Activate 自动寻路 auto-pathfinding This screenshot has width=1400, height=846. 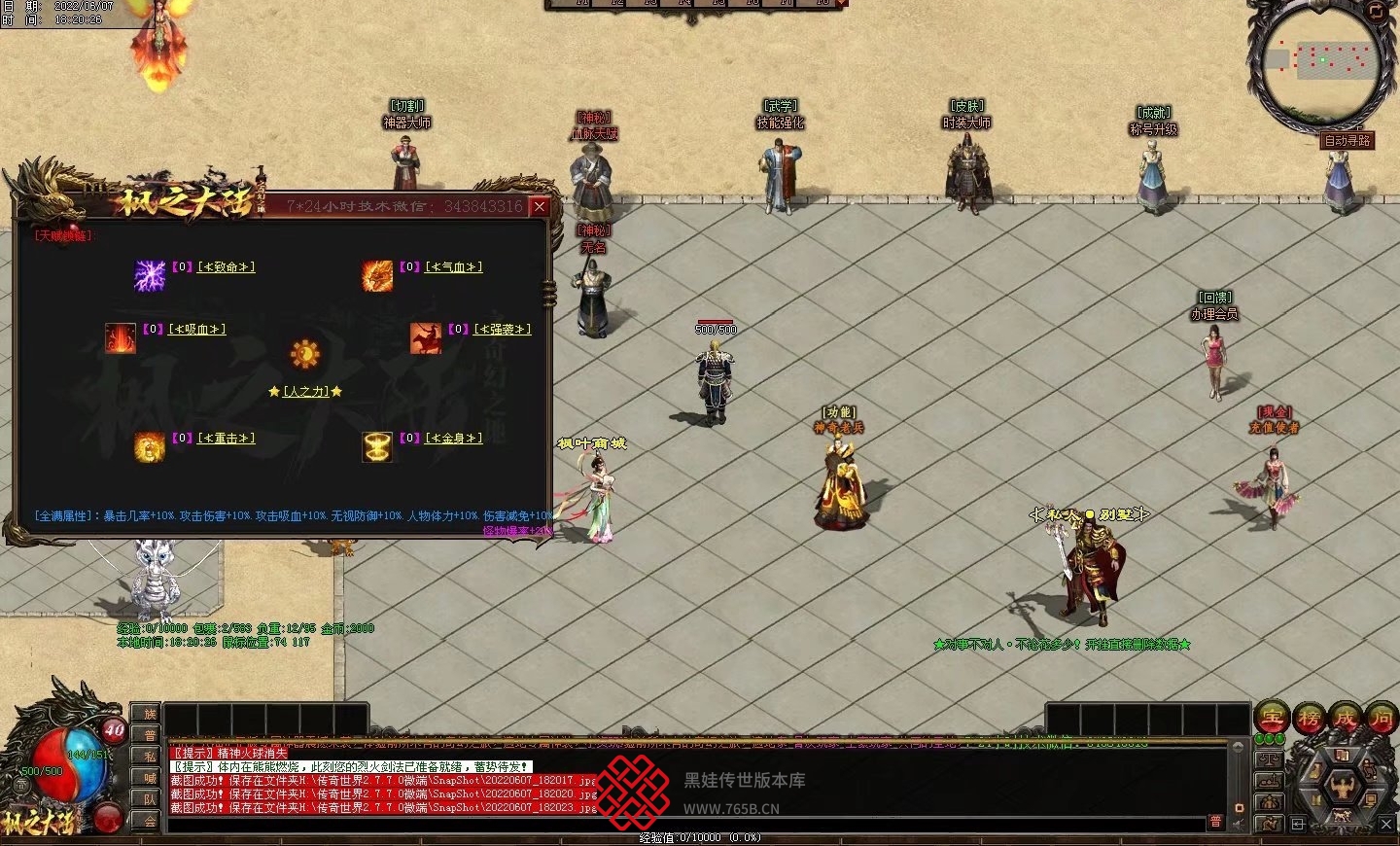coord(1347,141)
